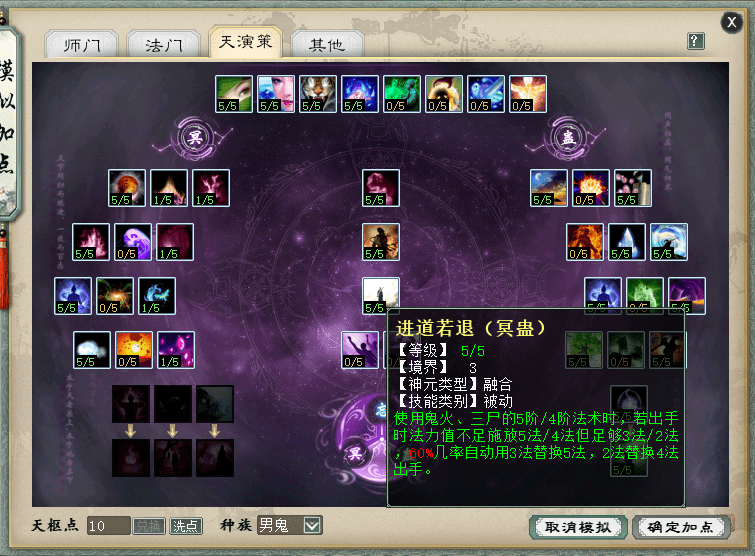Select the green ghost figure skill icon
755x556 pixels.
point(402,93)
